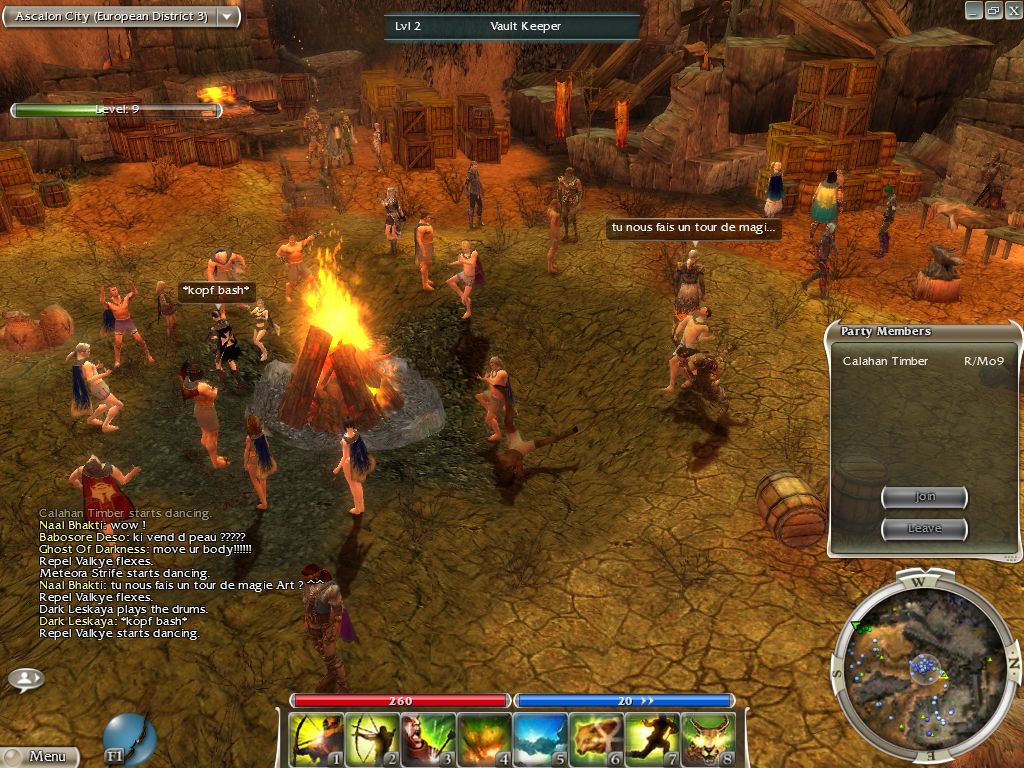
Task: Open the main Menu button
Action: tap(40, 756)
